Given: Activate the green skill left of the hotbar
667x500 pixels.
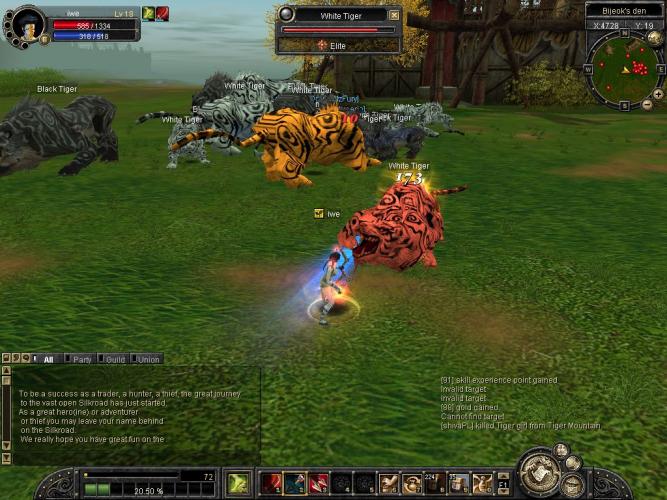Looking at the screenshot, I should point(238,483).
